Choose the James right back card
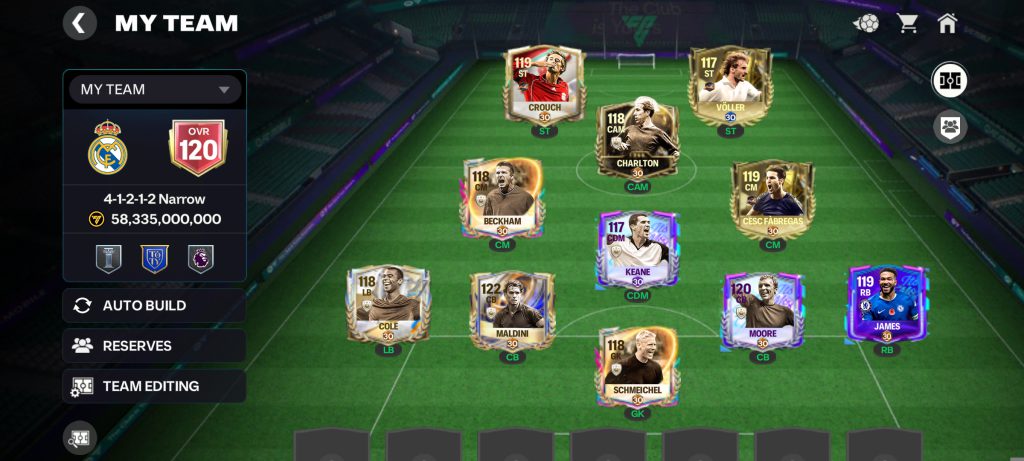Screen dimensions: 1024x461 tap(886, 304)
